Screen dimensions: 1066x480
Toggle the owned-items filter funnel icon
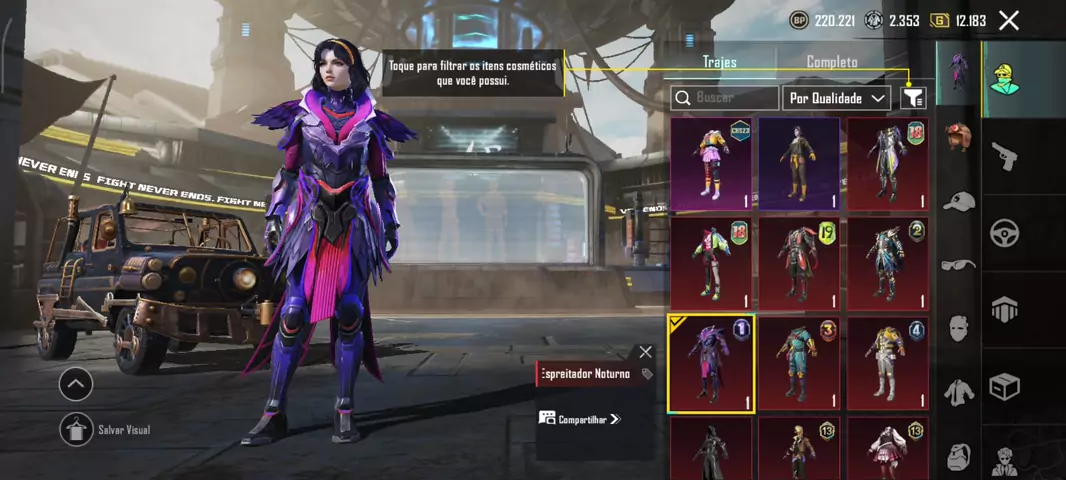click(x=912, y=97)
